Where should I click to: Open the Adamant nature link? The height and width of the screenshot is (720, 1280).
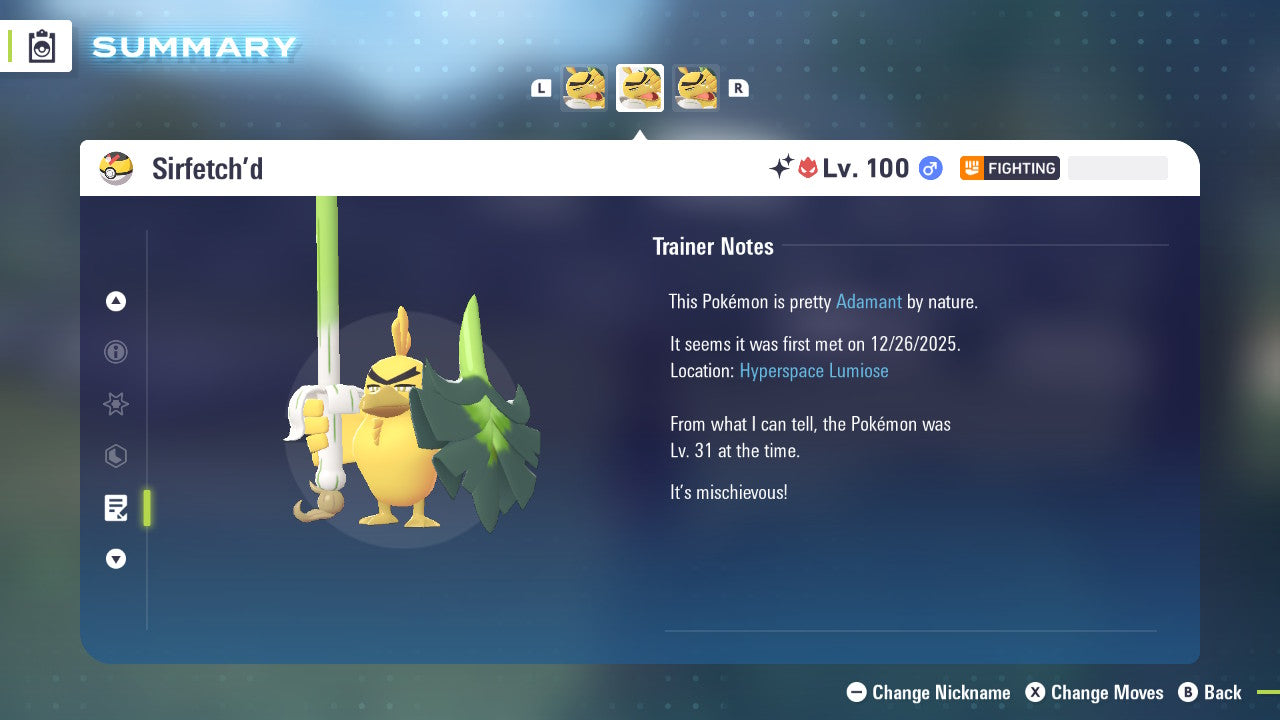click(869, 301)
